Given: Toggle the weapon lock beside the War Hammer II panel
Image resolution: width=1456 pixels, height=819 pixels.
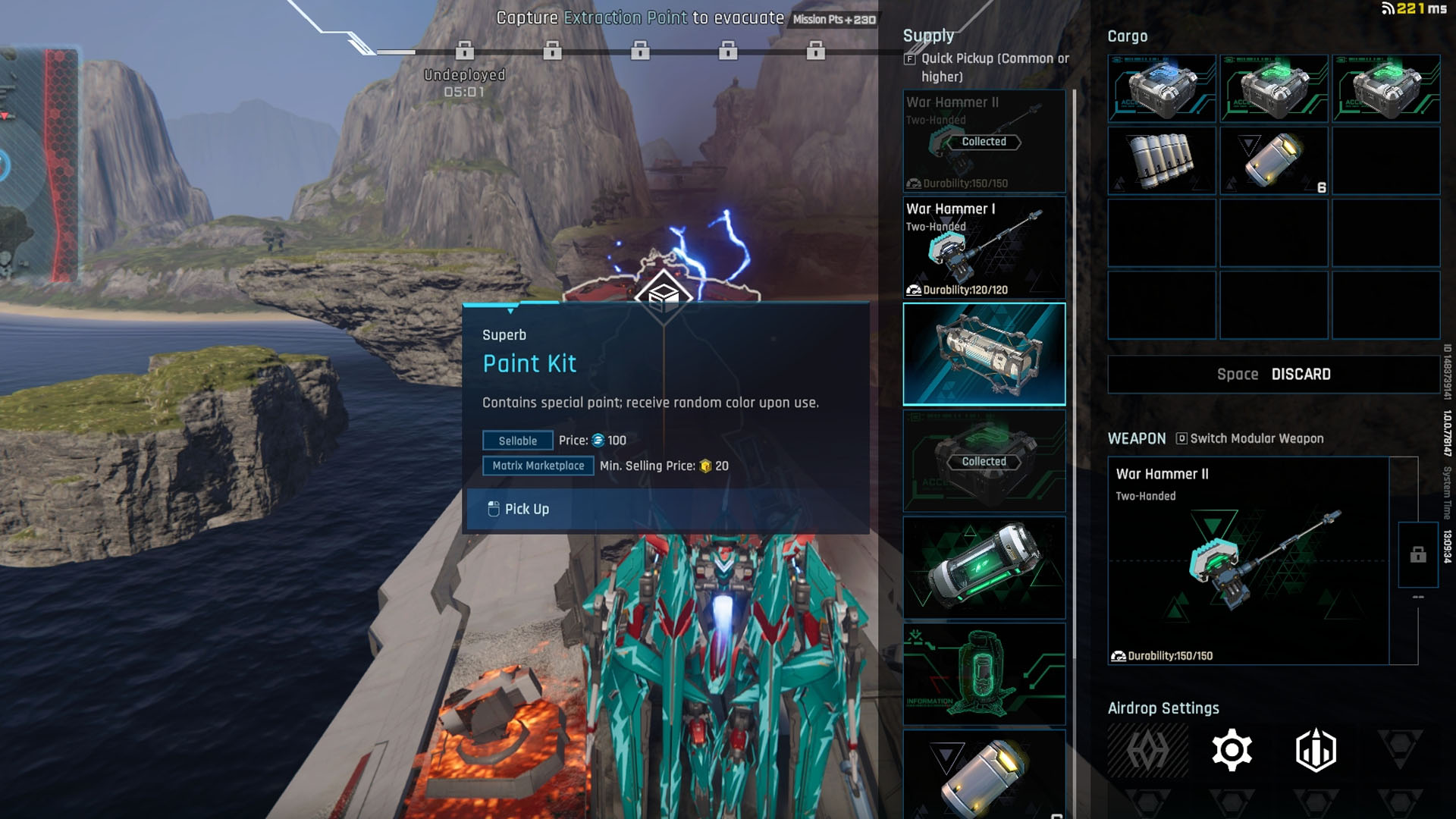Looking at the screenshot, I should pyautogui.click(x=1417, y=556).
